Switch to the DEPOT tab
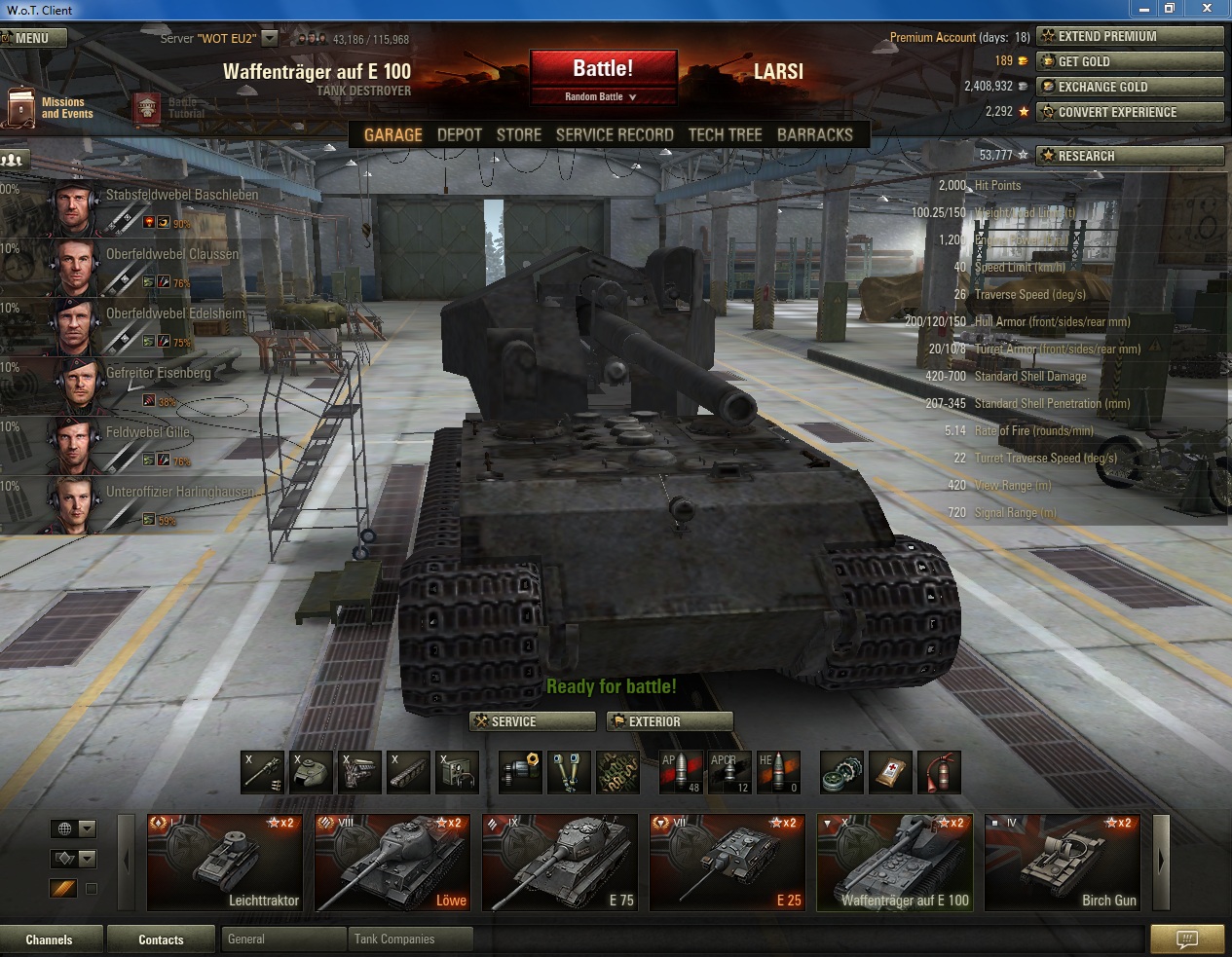The width and height of the screenshot is (1232, 957). coord(460,135)
